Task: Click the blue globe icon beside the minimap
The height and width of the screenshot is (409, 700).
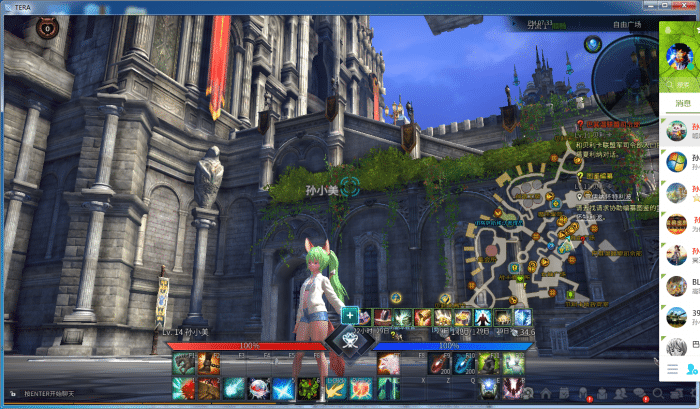Action: [x=592, y=44]
